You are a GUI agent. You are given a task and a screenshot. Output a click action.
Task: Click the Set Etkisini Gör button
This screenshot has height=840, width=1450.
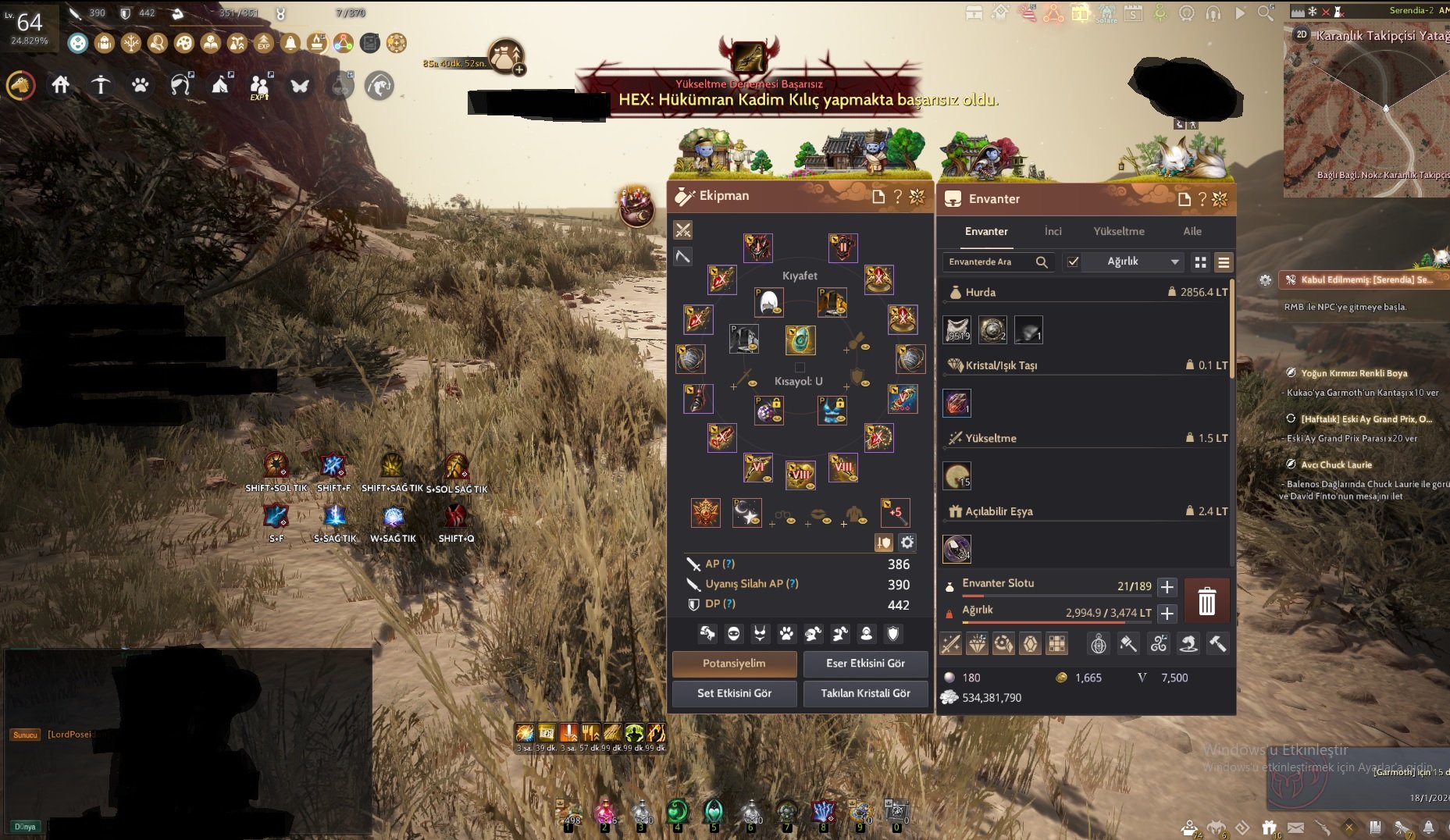(x=734, y=693)
